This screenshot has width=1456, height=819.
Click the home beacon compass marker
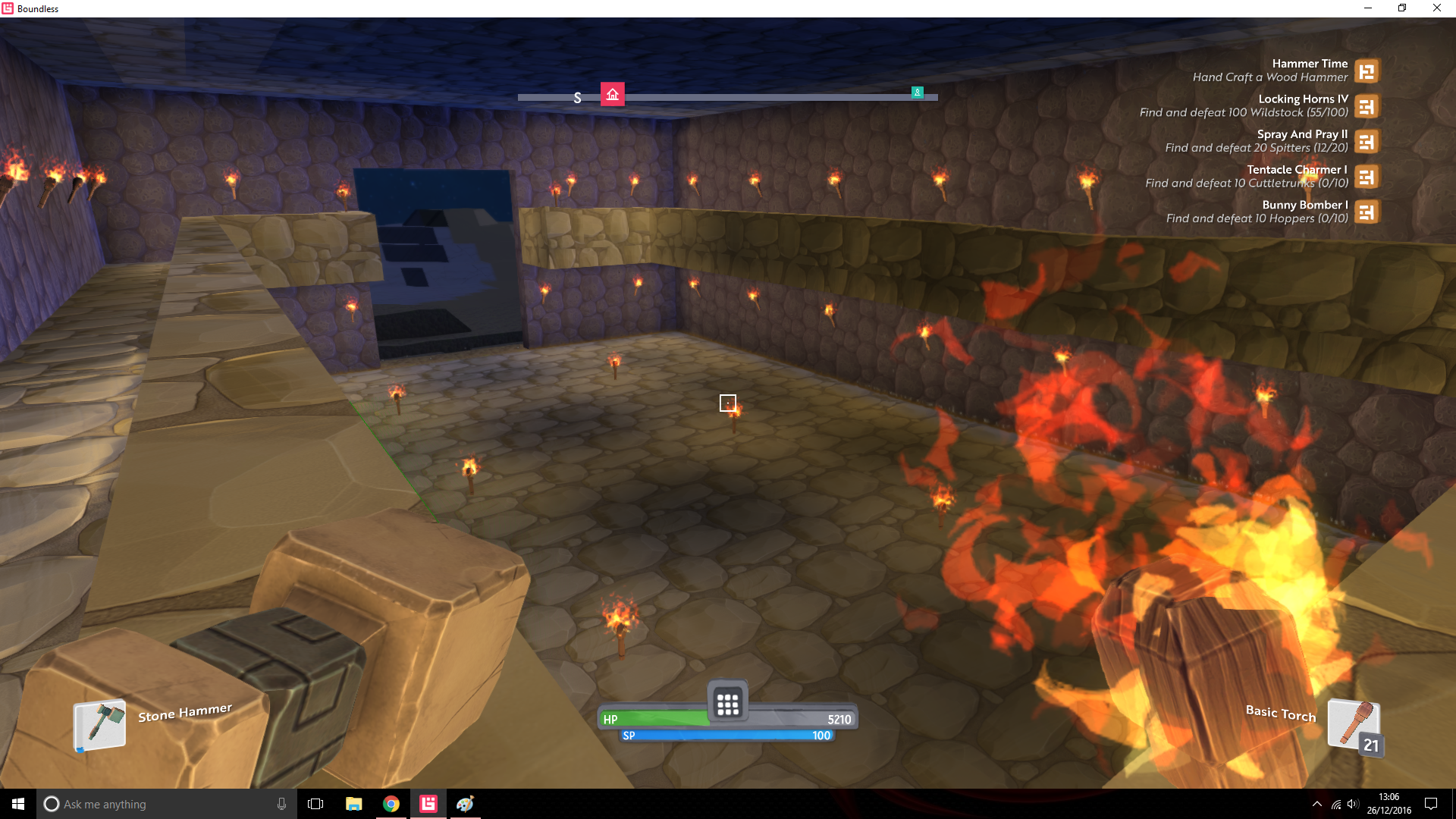[613, 94]
